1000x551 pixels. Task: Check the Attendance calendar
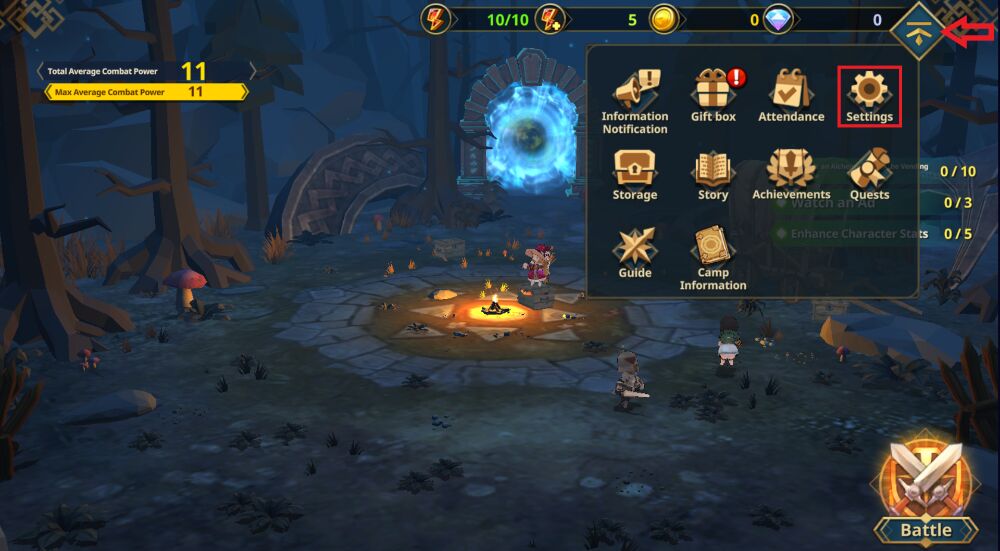(791, 96)
